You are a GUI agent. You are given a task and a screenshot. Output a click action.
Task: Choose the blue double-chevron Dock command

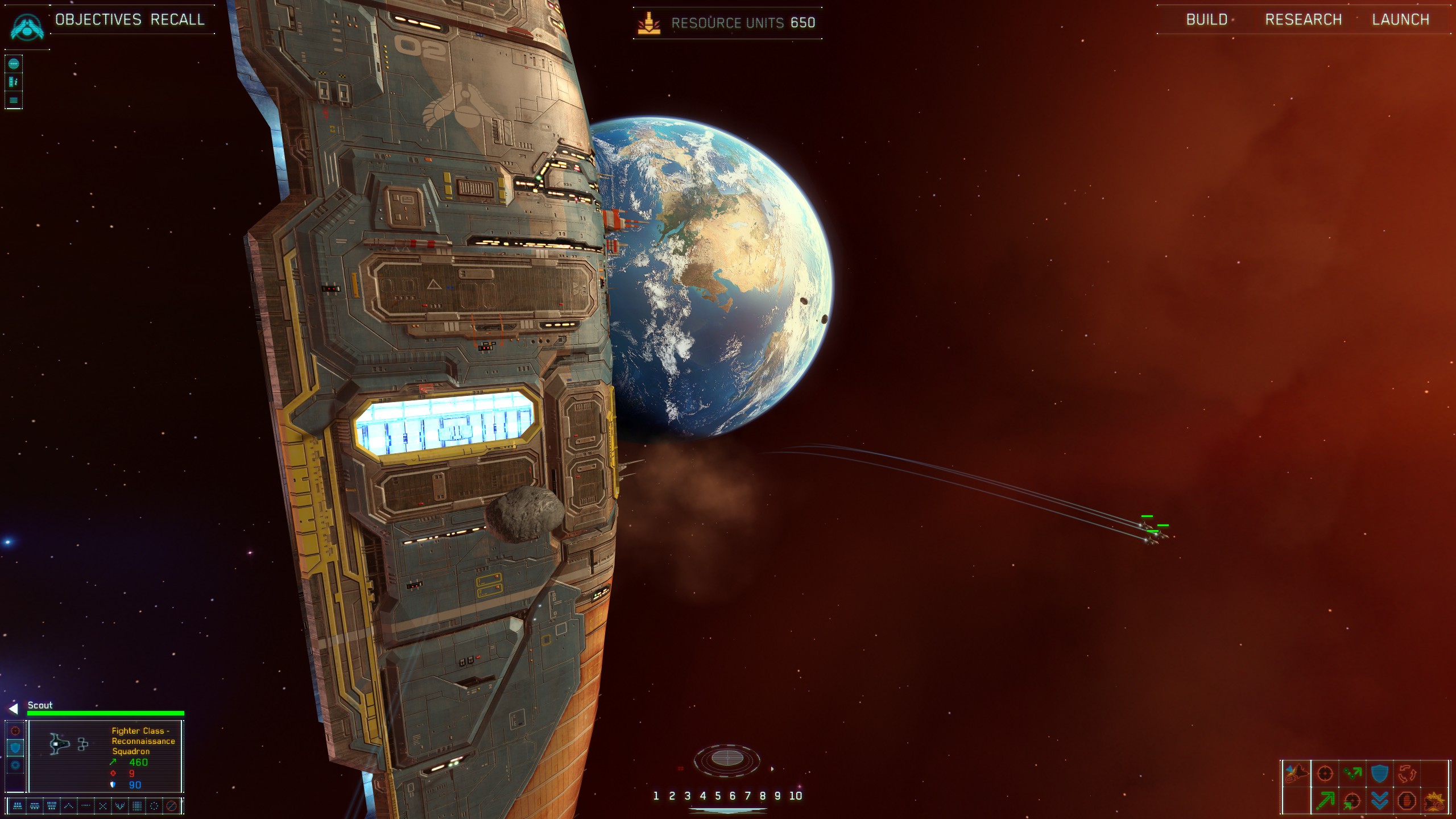tap(1380, 801)
